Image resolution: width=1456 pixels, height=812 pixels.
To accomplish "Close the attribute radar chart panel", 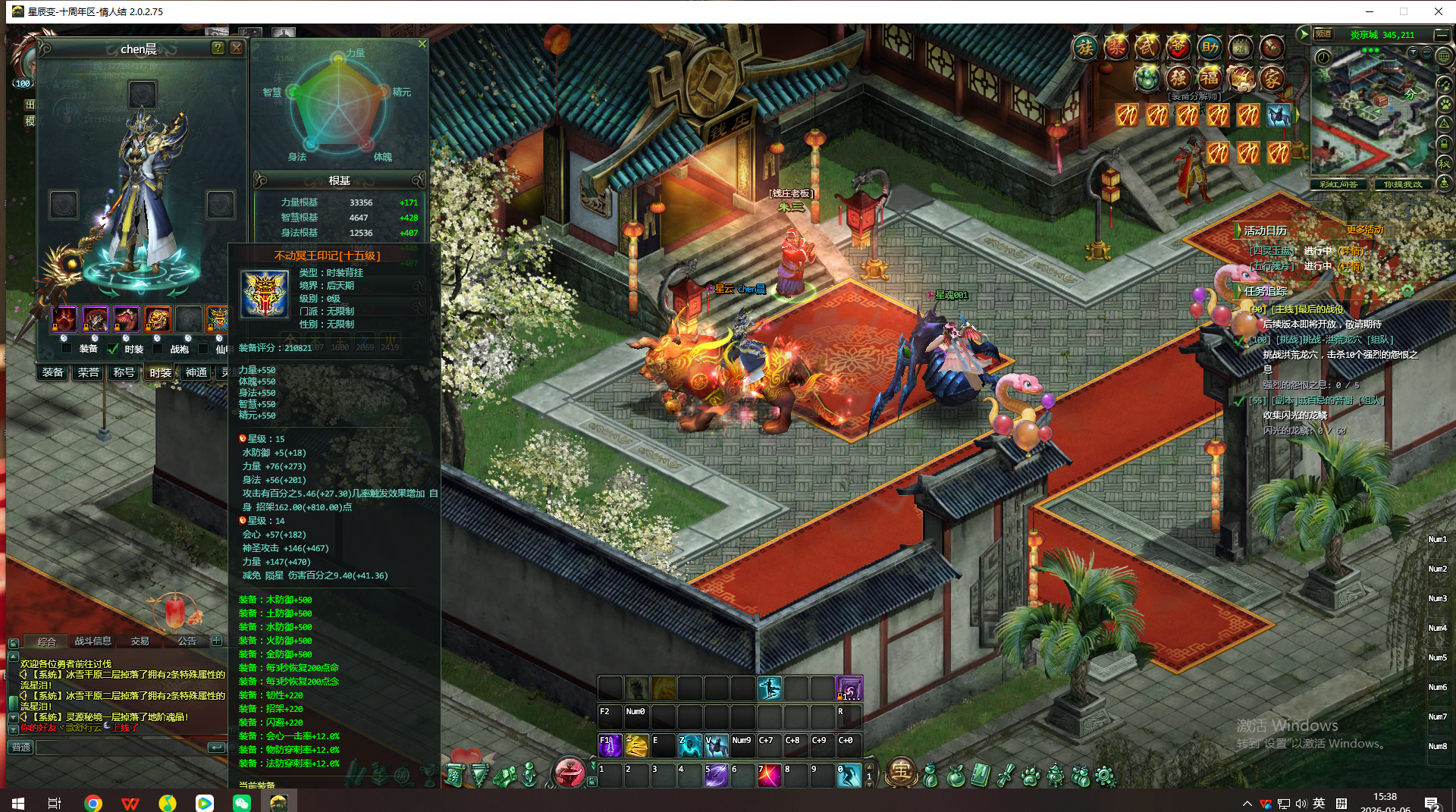I will pyautogui.click(x=422, y=44).
